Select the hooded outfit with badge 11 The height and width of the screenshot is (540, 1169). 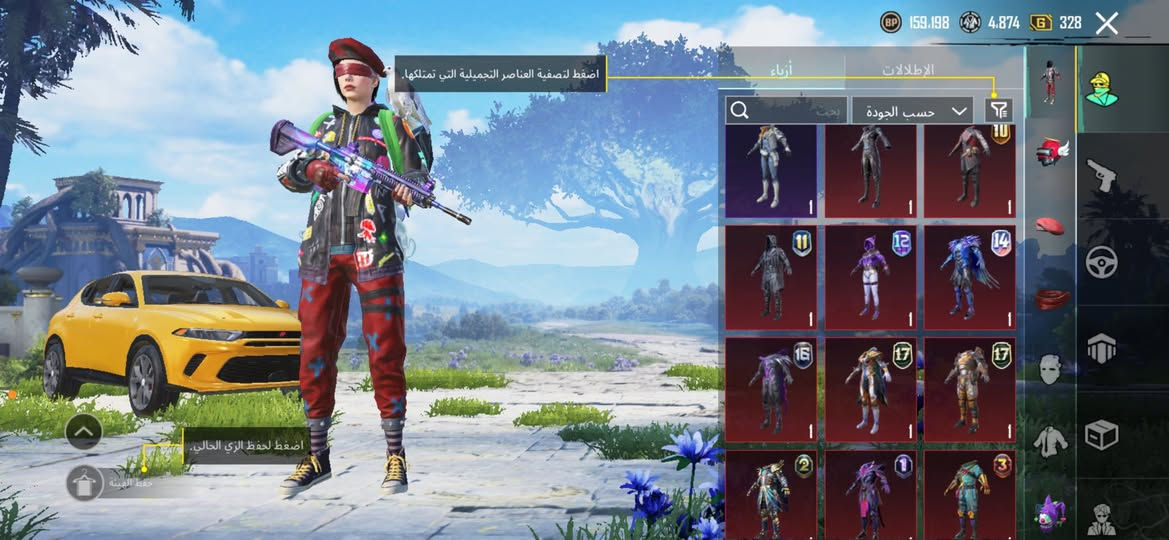pyautogui.click(x=770, y=277)
